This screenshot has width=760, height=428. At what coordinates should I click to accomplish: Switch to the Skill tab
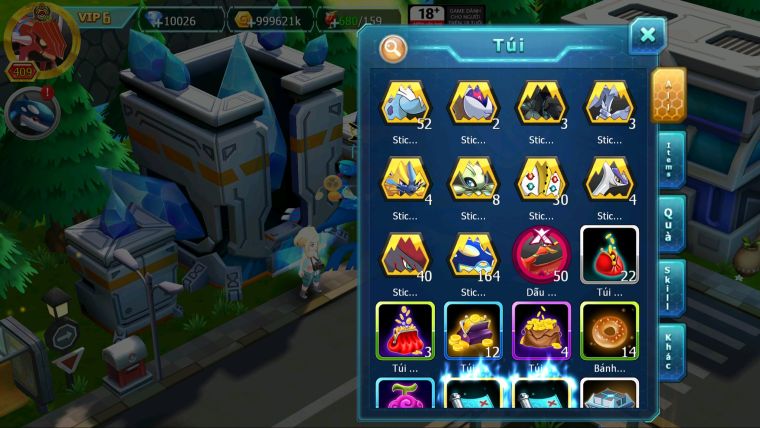point(668,287)
